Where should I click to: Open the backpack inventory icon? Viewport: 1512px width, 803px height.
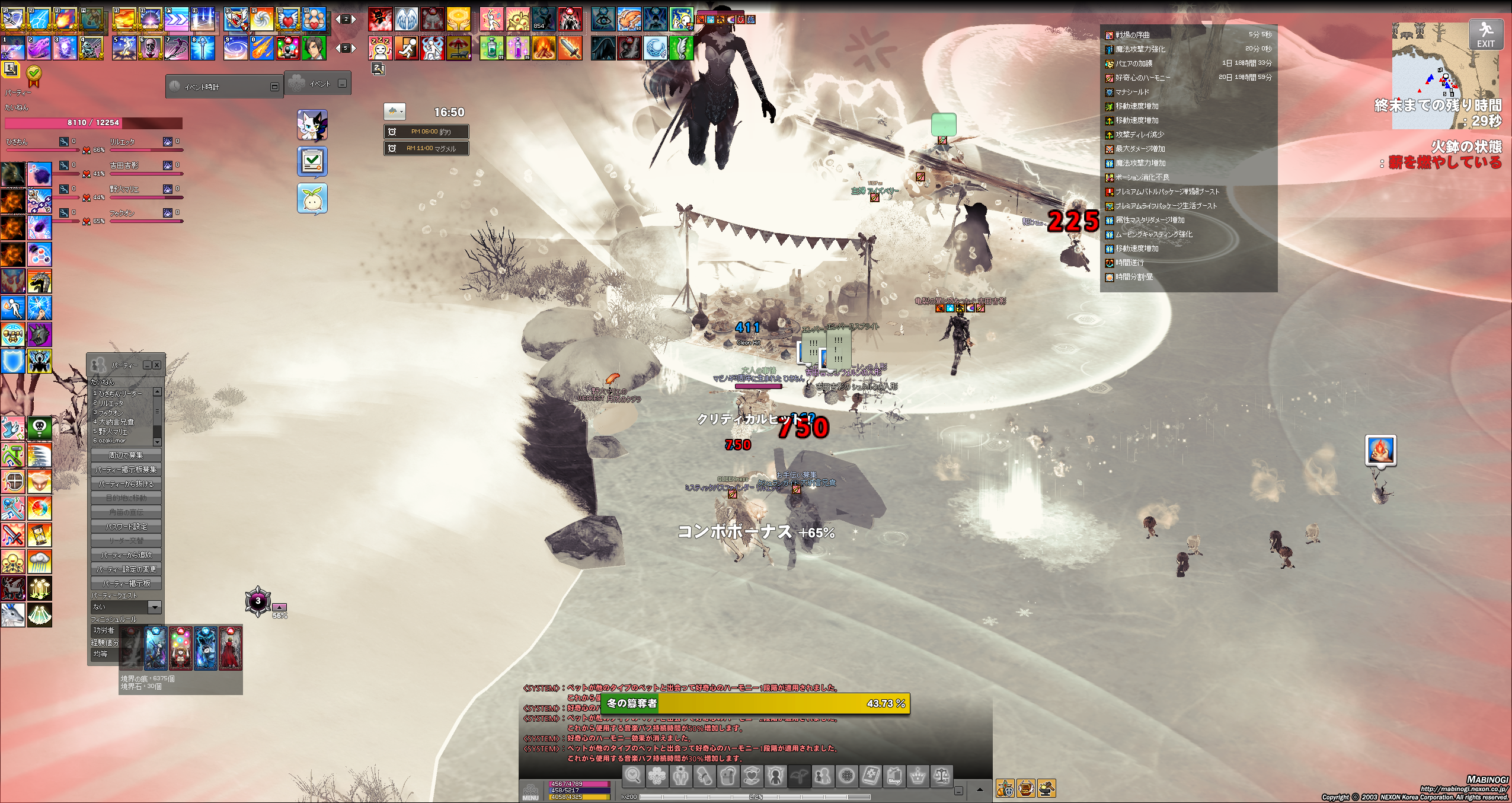coord(728,776)
